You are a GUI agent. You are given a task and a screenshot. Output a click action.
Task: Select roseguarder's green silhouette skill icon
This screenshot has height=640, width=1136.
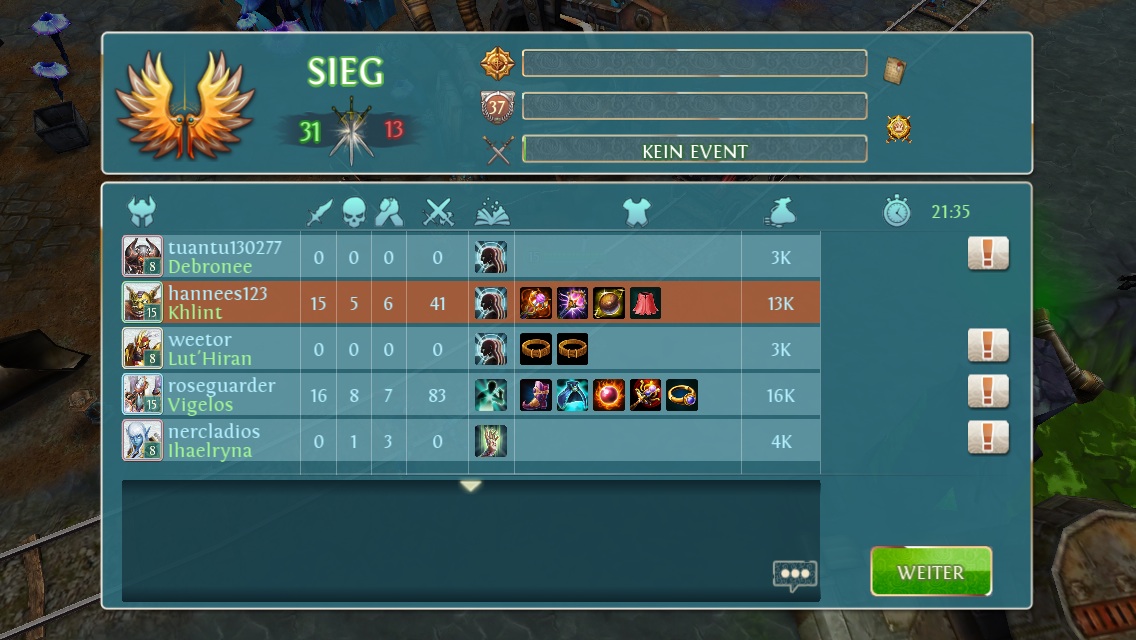[490, 395]
